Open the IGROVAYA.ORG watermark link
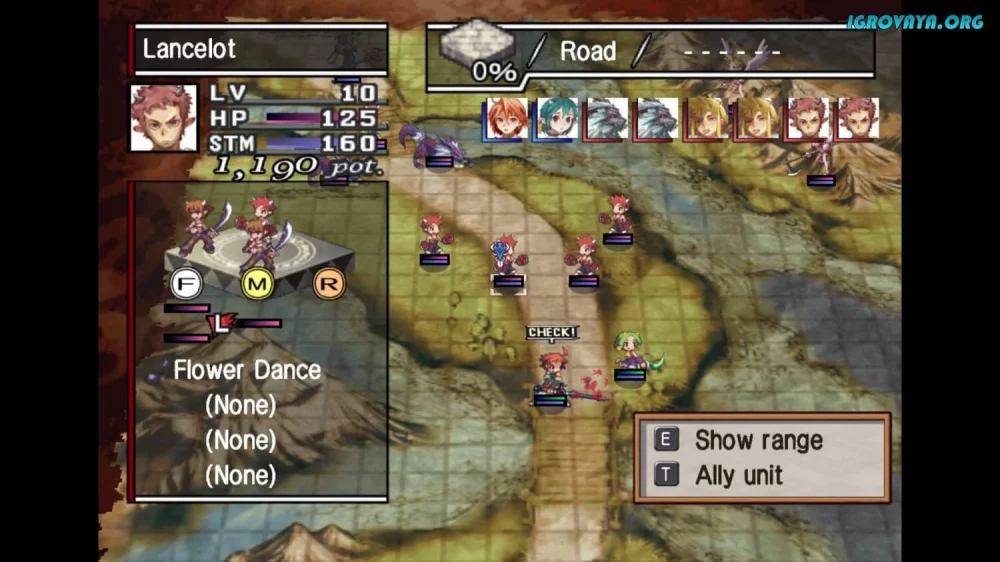Screen dimensions: 1000x562 (x=915, y=22)
